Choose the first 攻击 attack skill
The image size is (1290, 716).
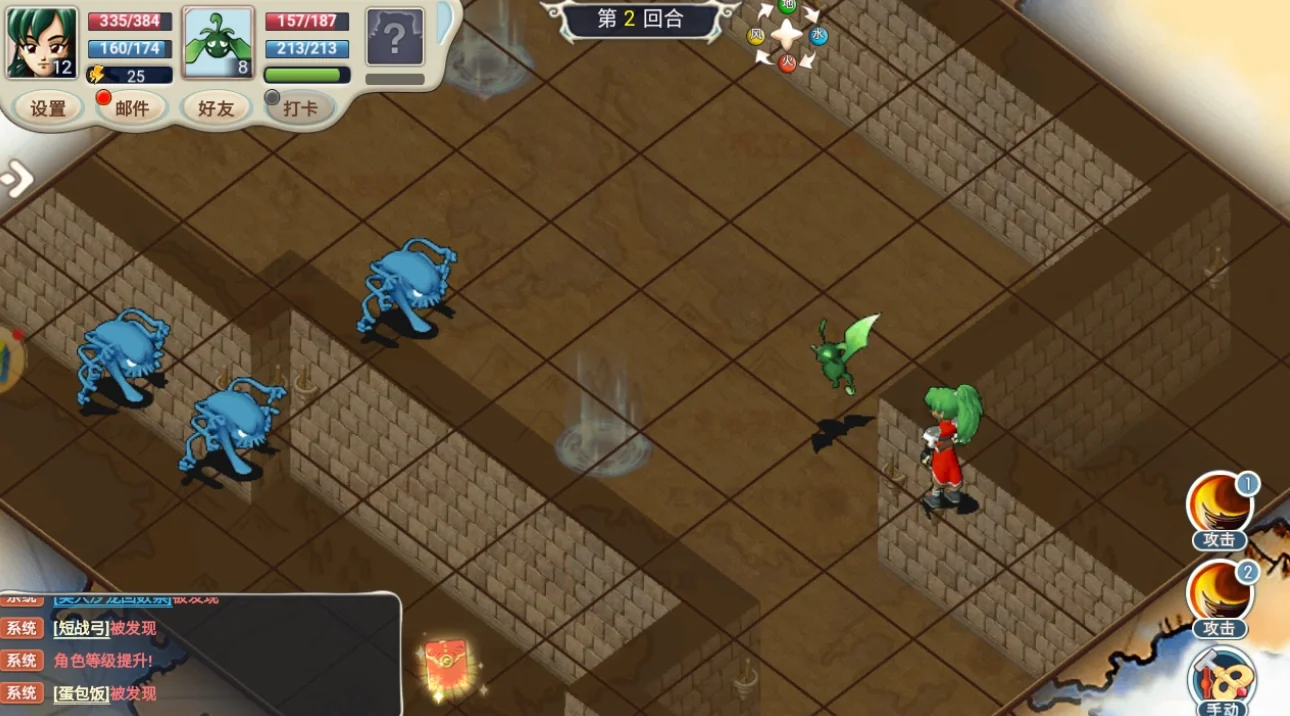point(1219,507)
